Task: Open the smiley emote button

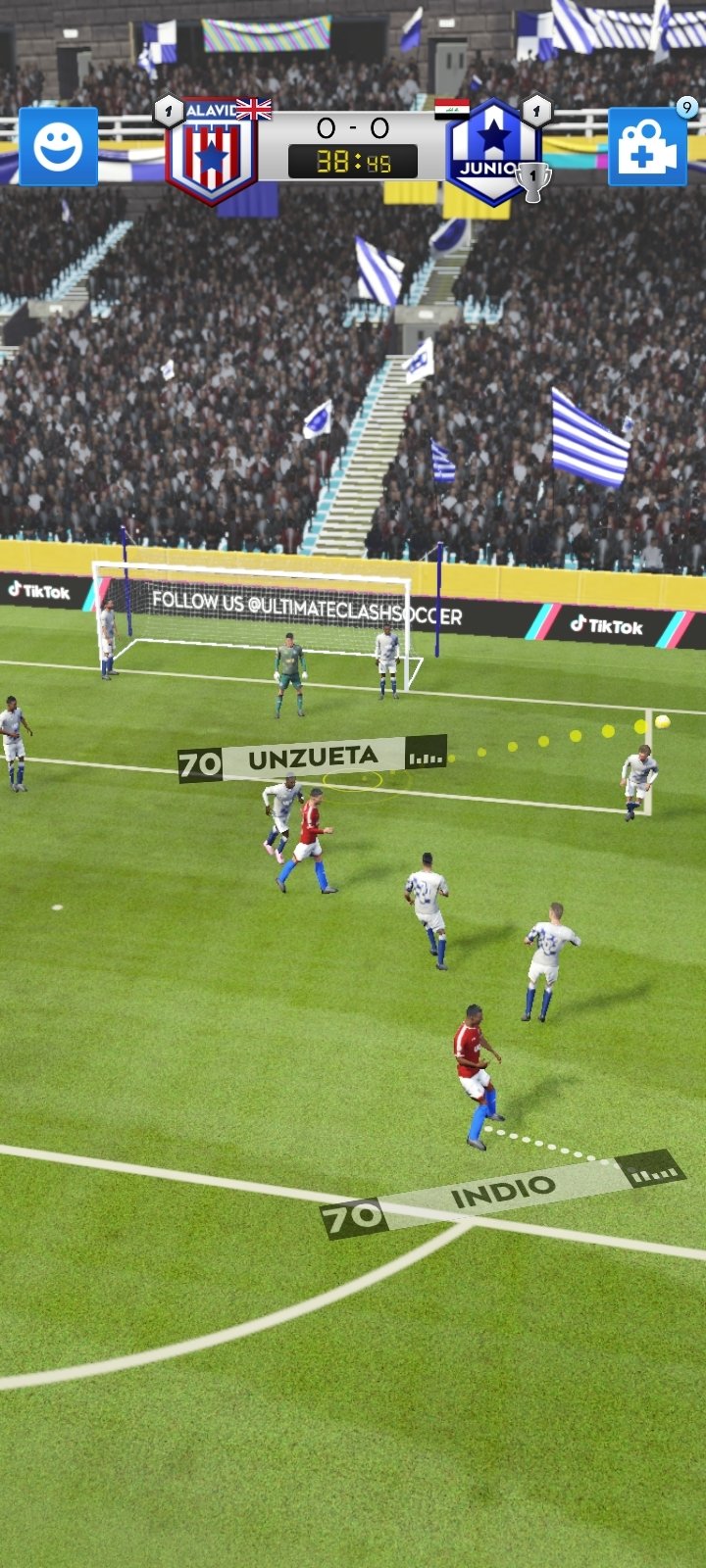Action: (58, 147)
